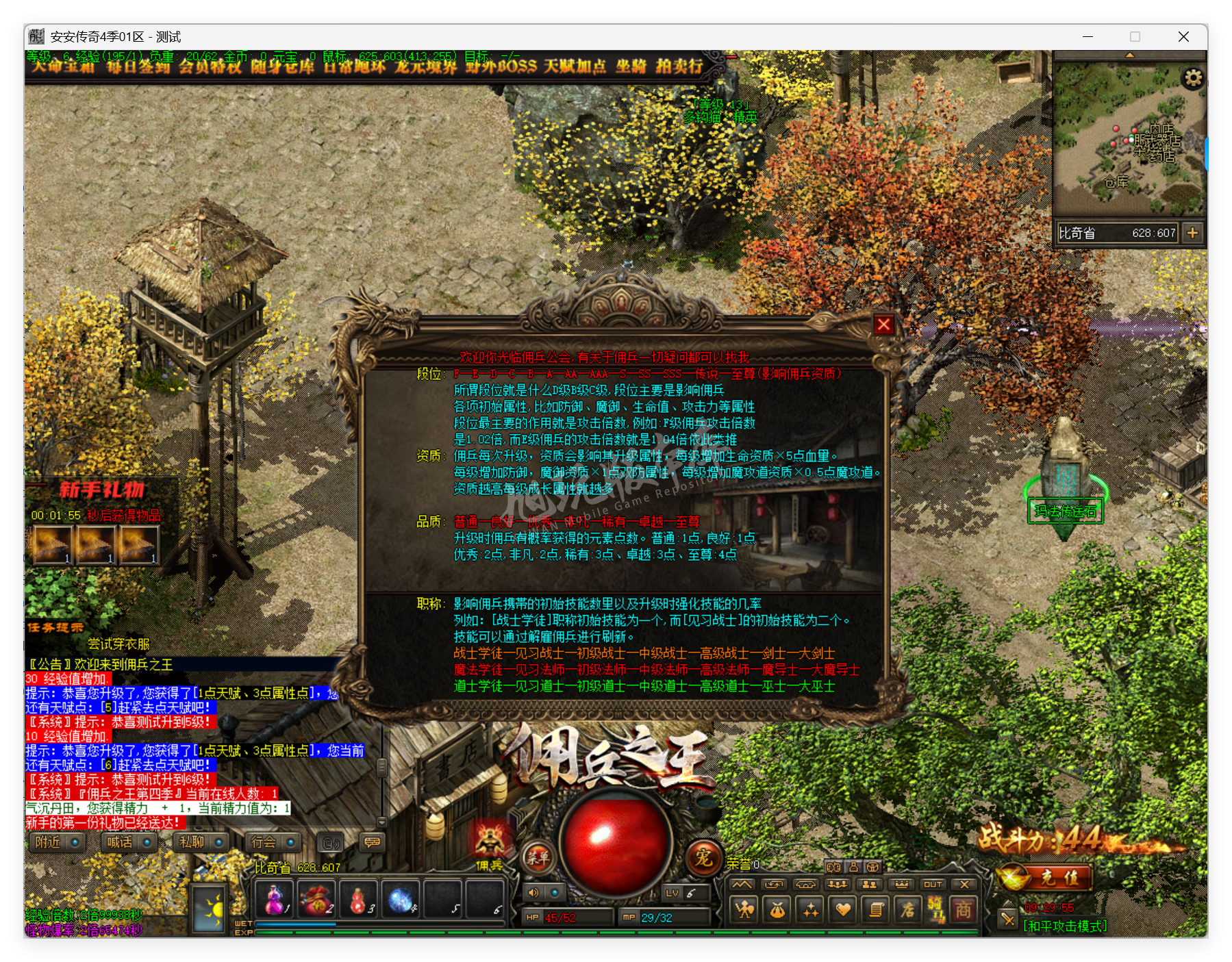Open friends via the heart icon
Screen dimensions: 1232x962
click(x=844, y=909)
